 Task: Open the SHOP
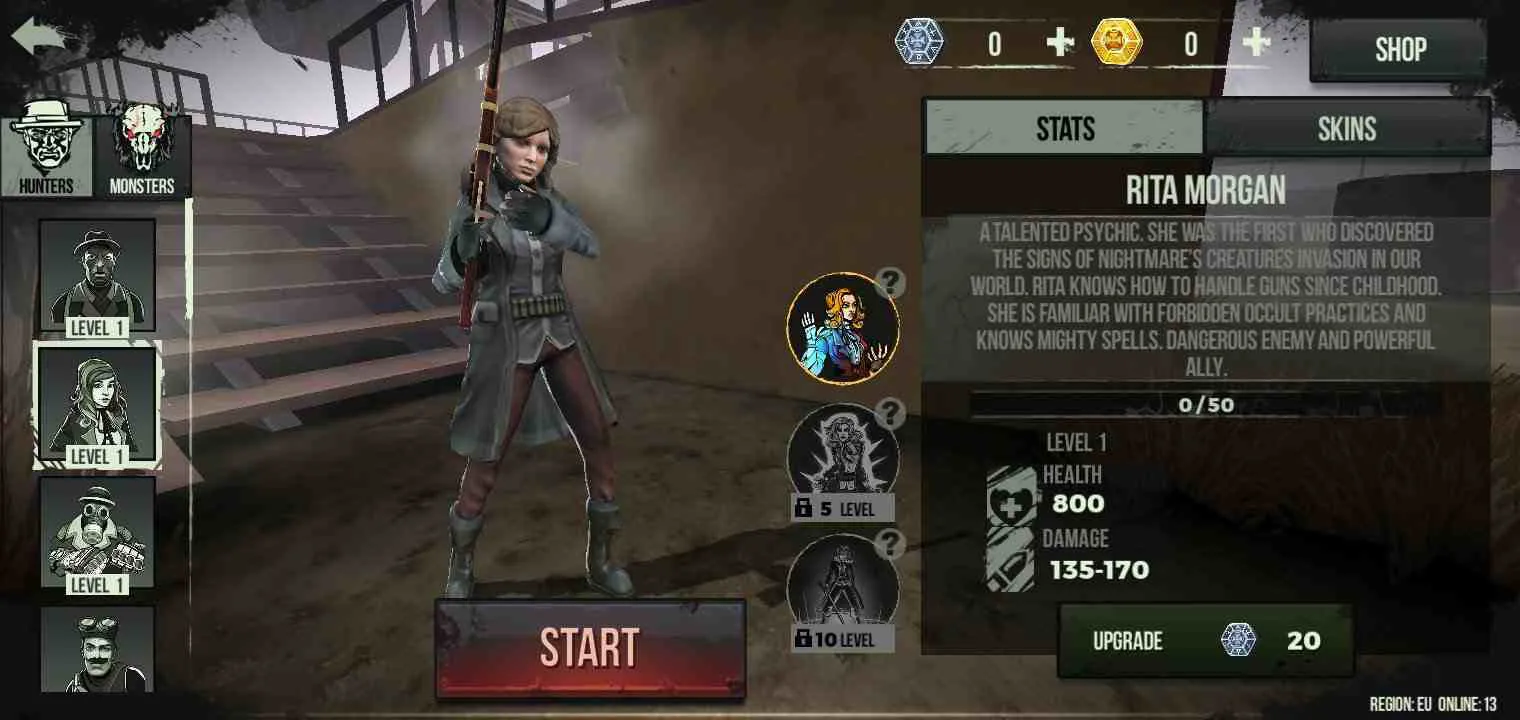(1399, 48)
